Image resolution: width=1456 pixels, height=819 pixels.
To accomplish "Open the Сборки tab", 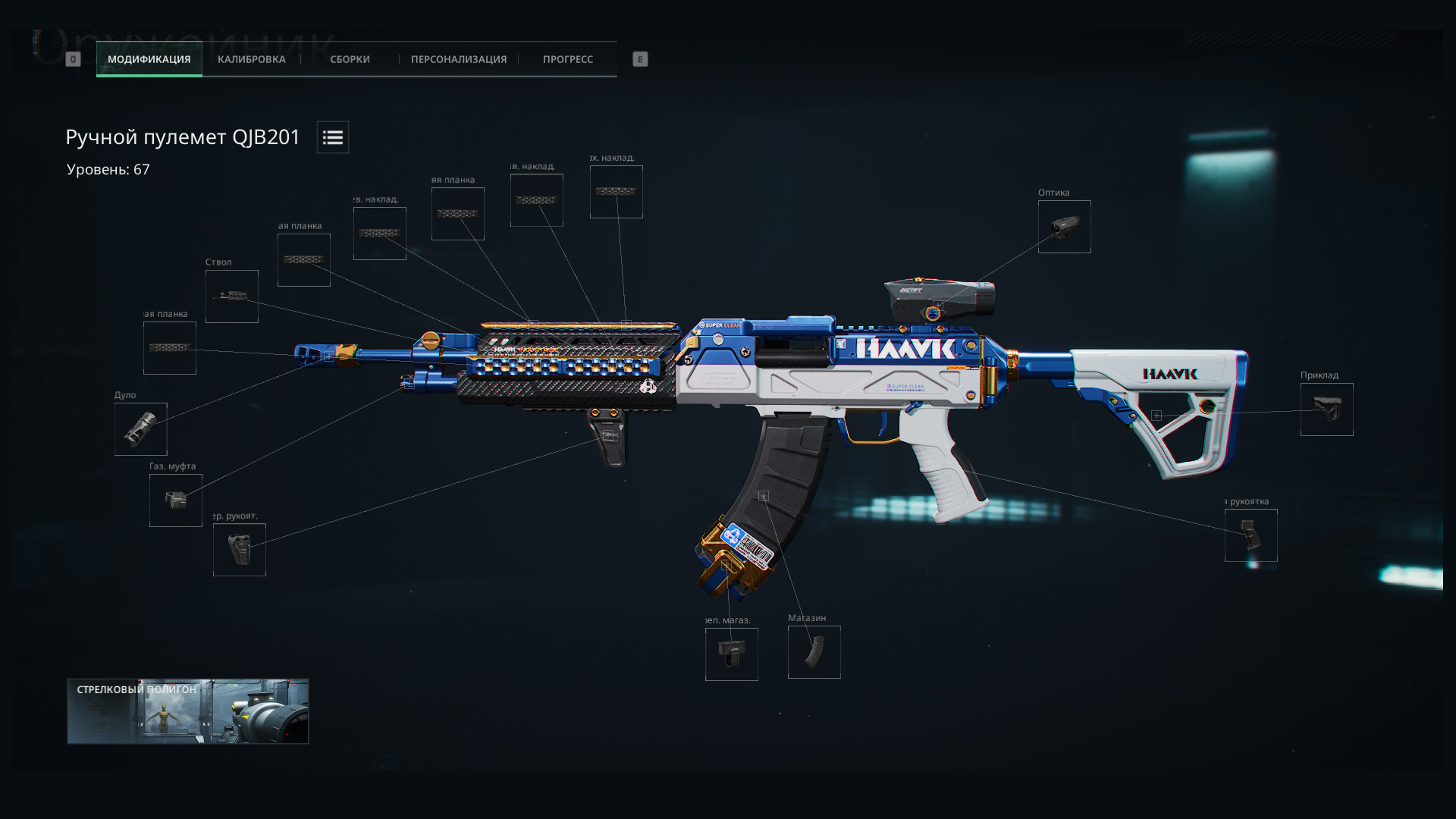I will click(x=350, y=59).
